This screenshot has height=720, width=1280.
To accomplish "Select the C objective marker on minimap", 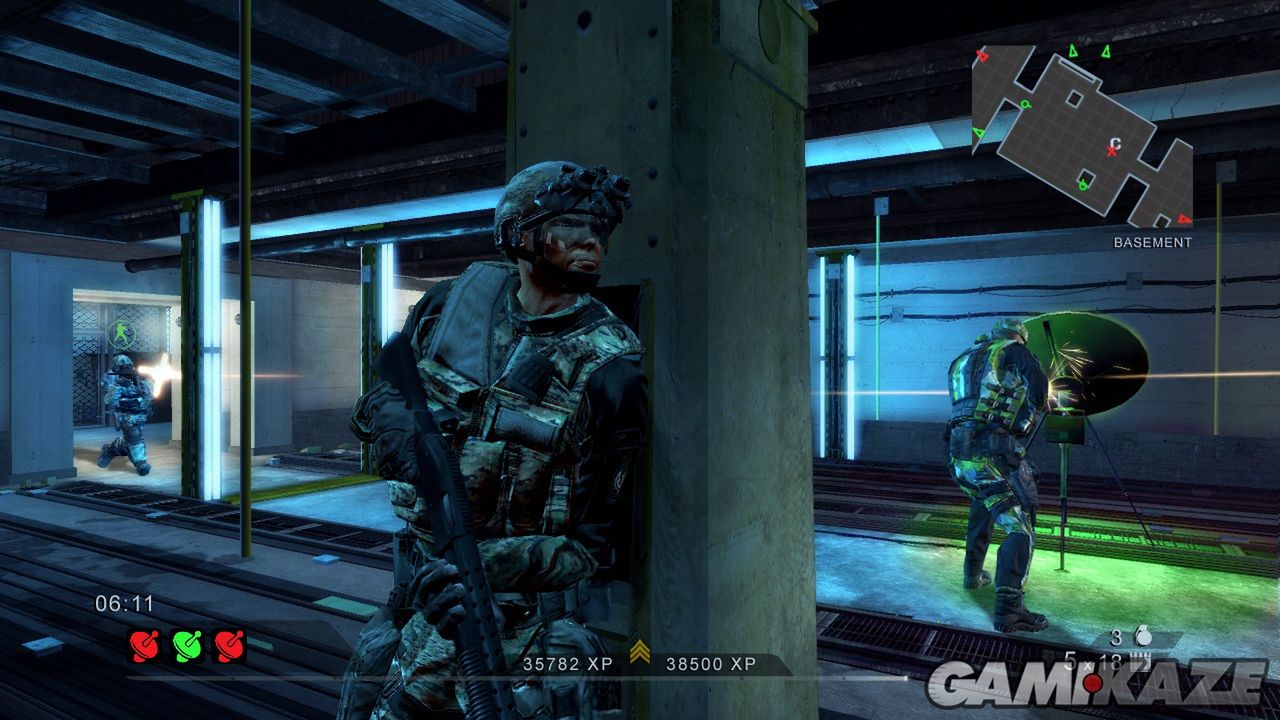I will (1116, 144).
